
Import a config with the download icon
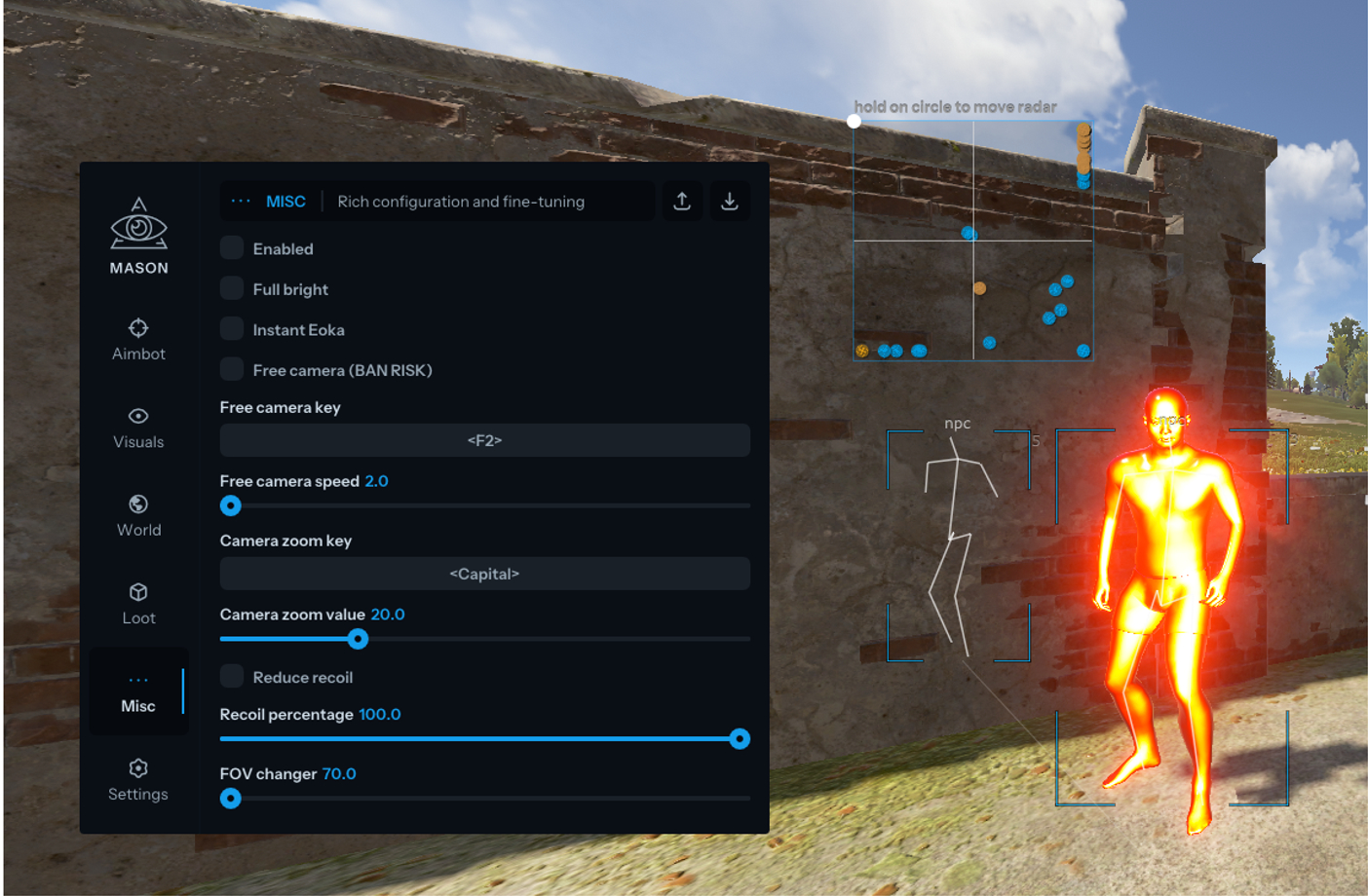(x=729, y=202)
